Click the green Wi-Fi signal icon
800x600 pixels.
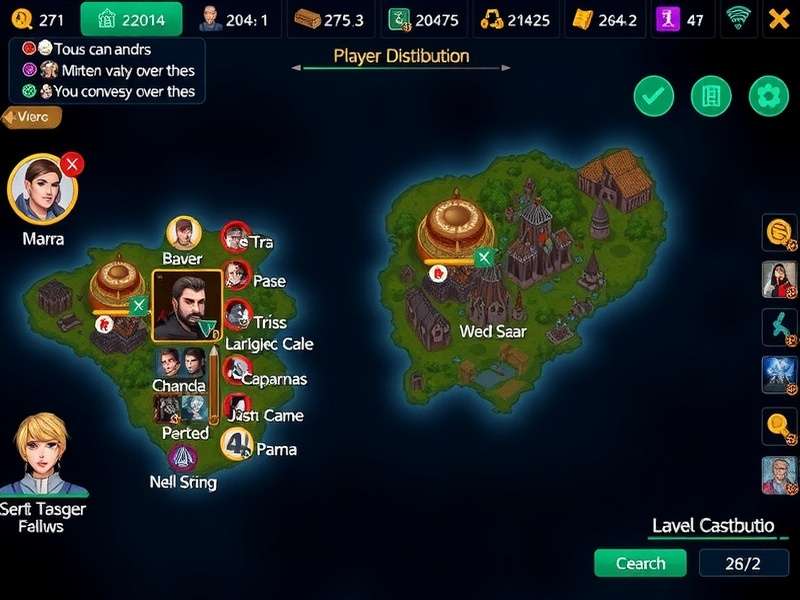(740, 17)
